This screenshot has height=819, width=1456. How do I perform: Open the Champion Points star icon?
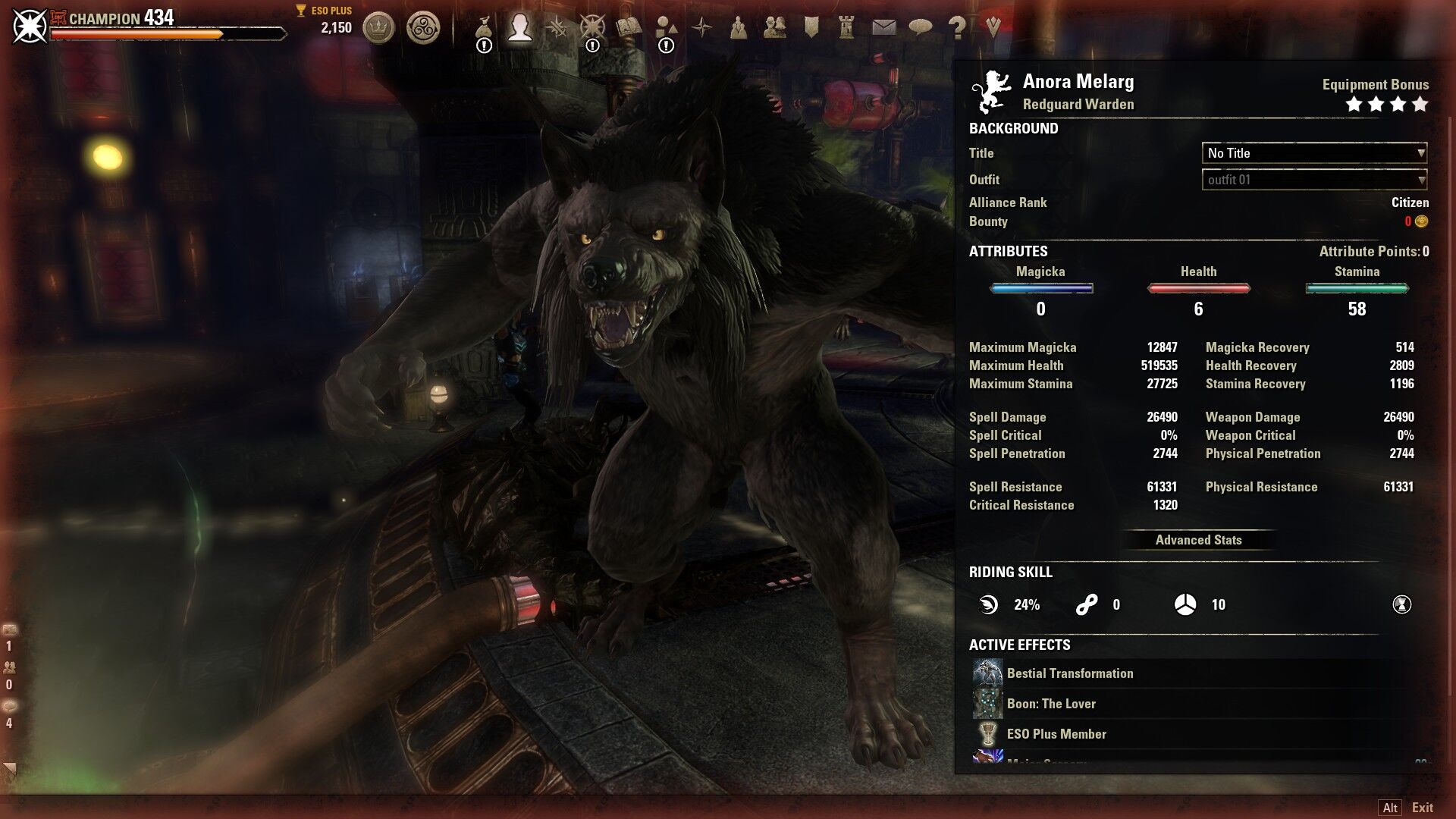pos(592,28)
